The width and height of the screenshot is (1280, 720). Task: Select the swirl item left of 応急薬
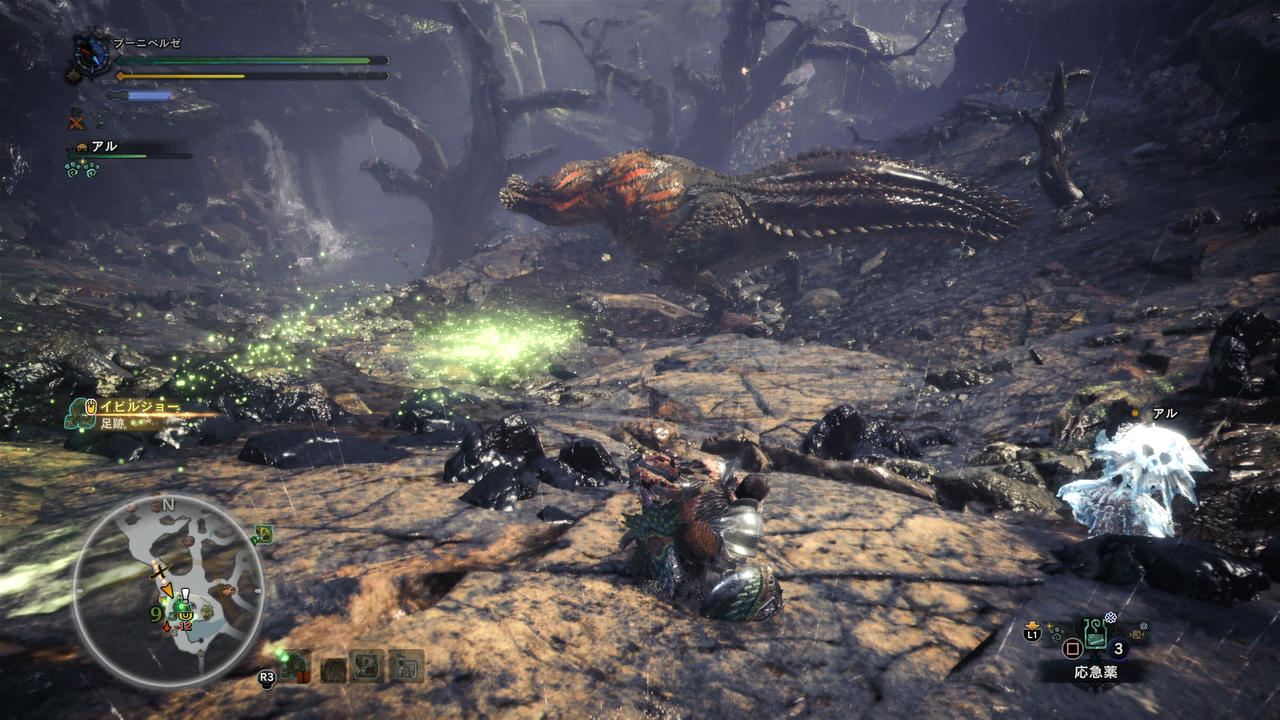[1056, 634]
